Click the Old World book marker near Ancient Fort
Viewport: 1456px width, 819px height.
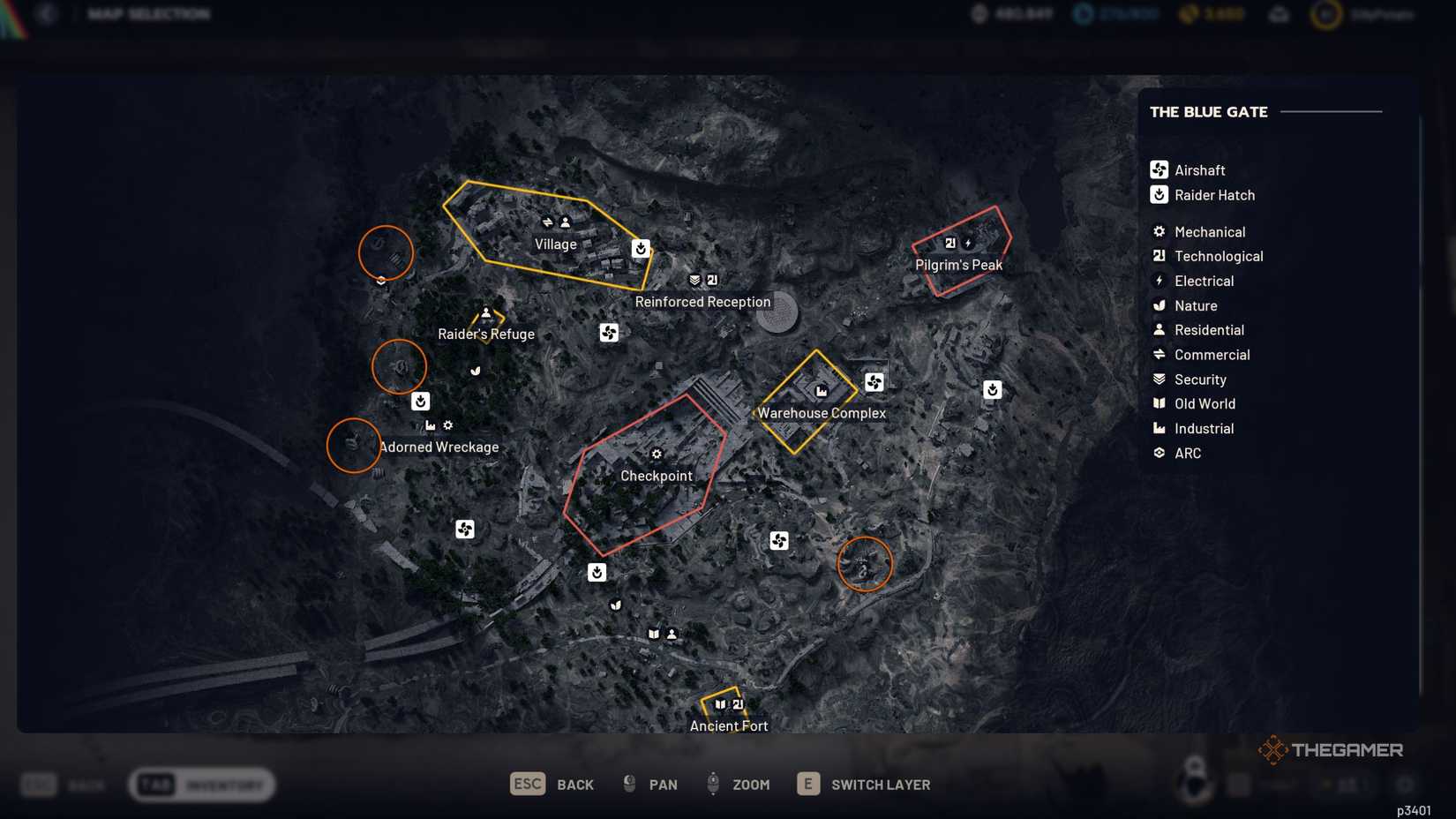(x=721, y=704)
